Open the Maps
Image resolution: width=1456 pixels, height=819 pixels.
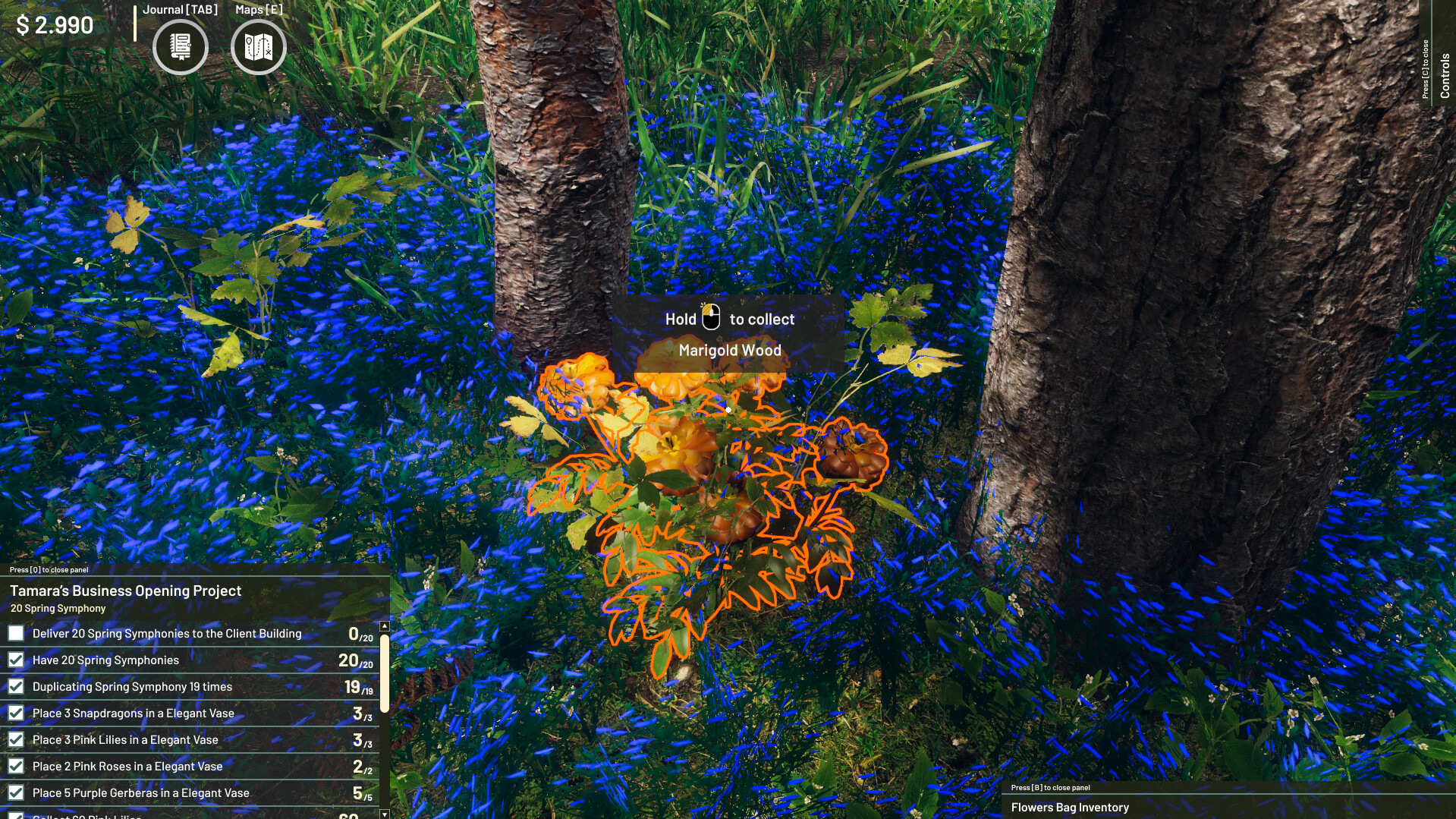coord(258,47)
